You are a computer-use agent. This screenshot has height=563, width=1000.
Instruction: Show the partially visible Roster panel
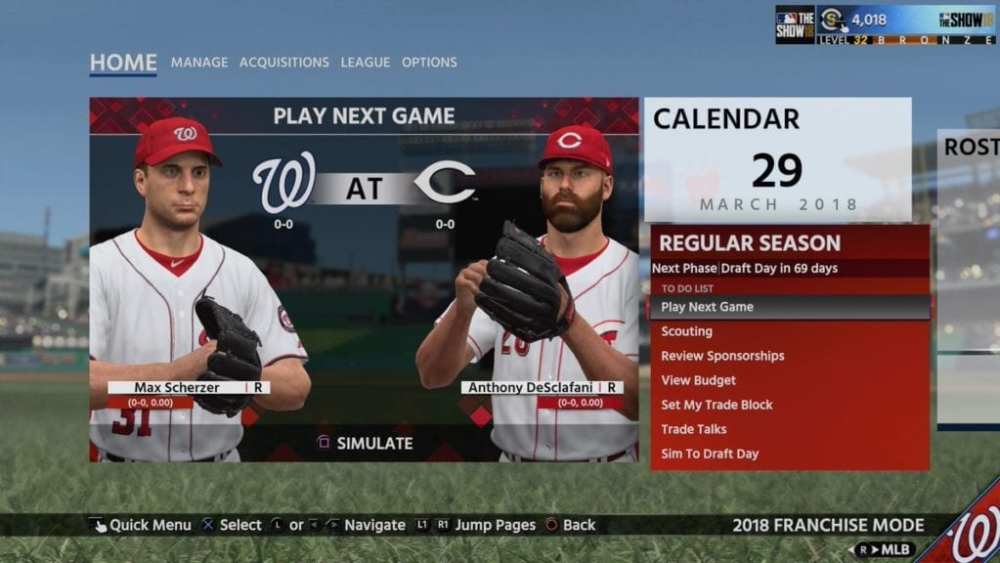pos(969,280)
